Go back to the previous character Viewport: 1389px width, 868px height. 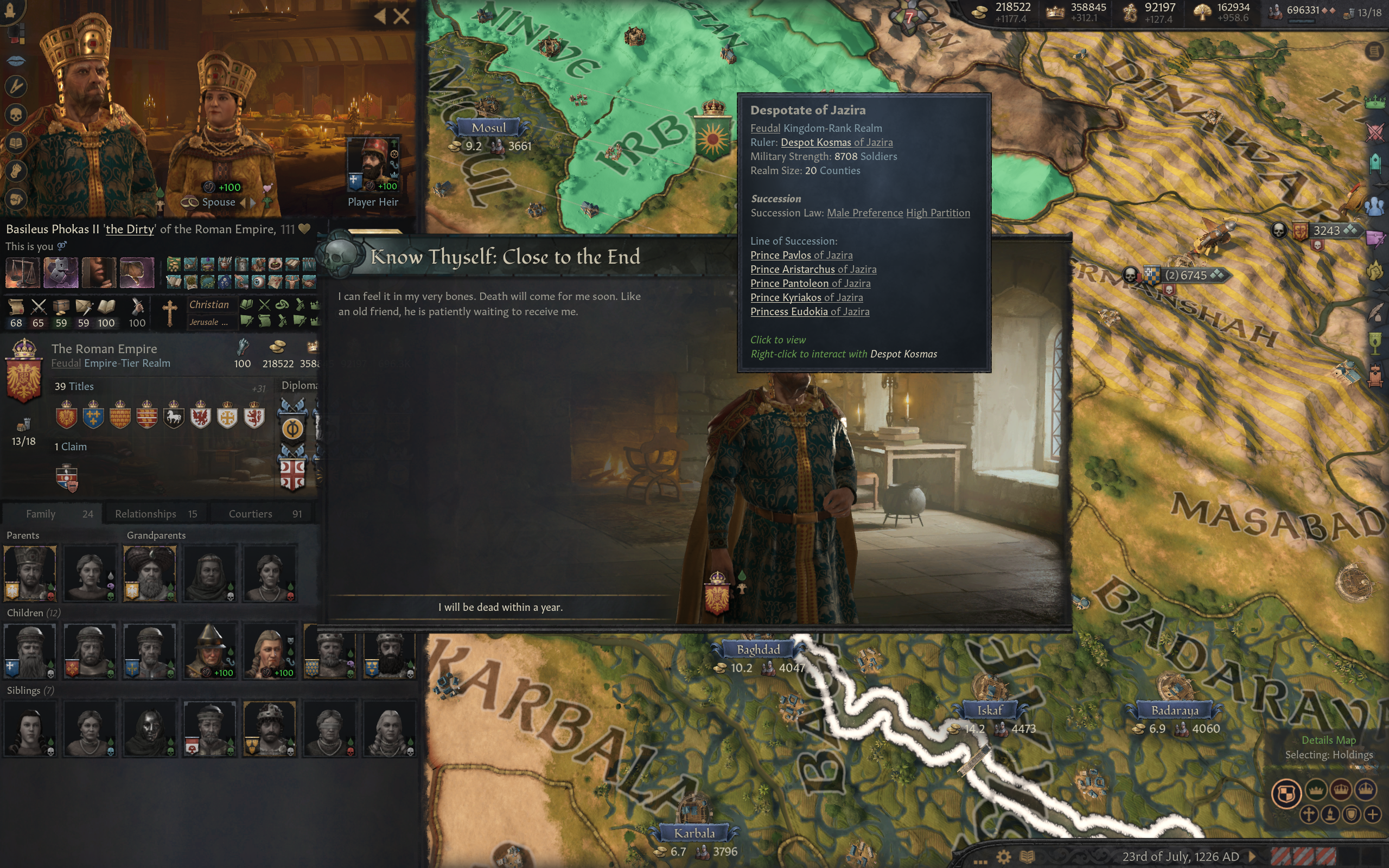pos(379,16)
